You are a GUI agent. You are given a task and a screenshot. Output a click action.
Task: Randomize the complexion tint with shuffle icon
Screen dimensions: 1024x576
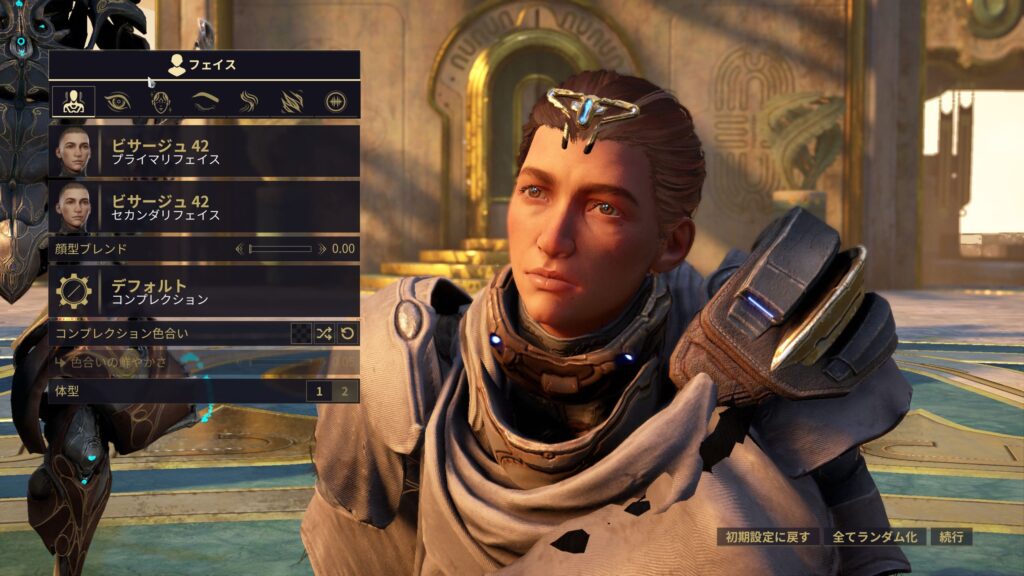pyautogui.click(x=324, y=333)
